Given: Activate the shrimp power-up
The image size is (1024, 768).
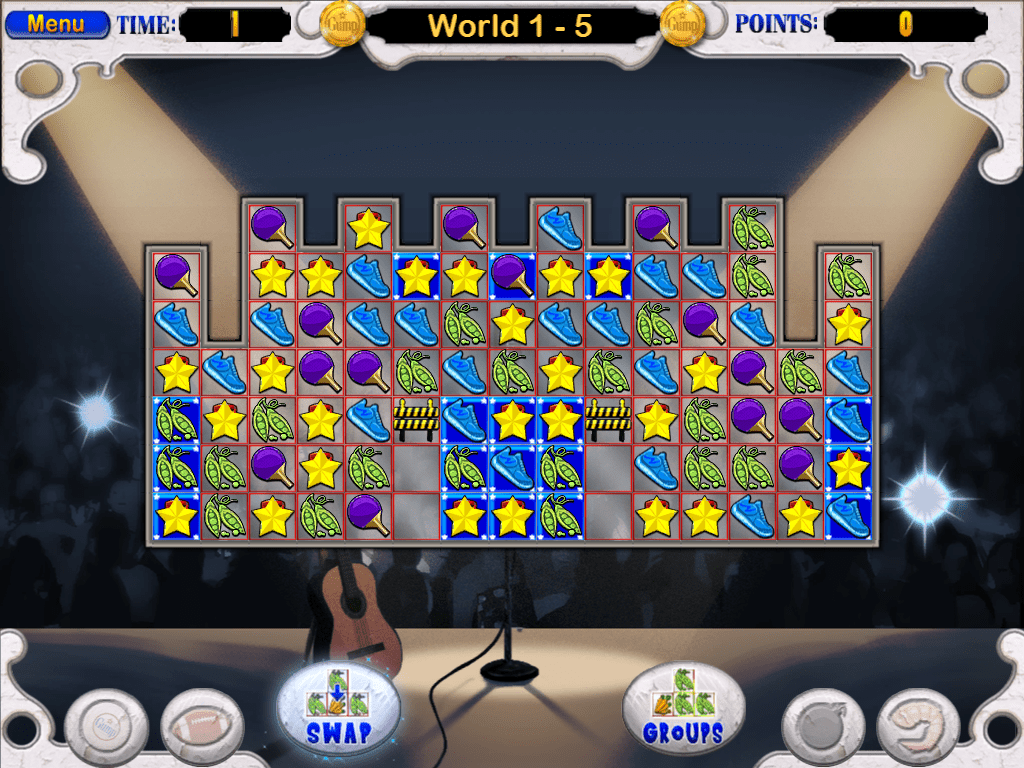Looking at the screenshot, I should (918, 724).
